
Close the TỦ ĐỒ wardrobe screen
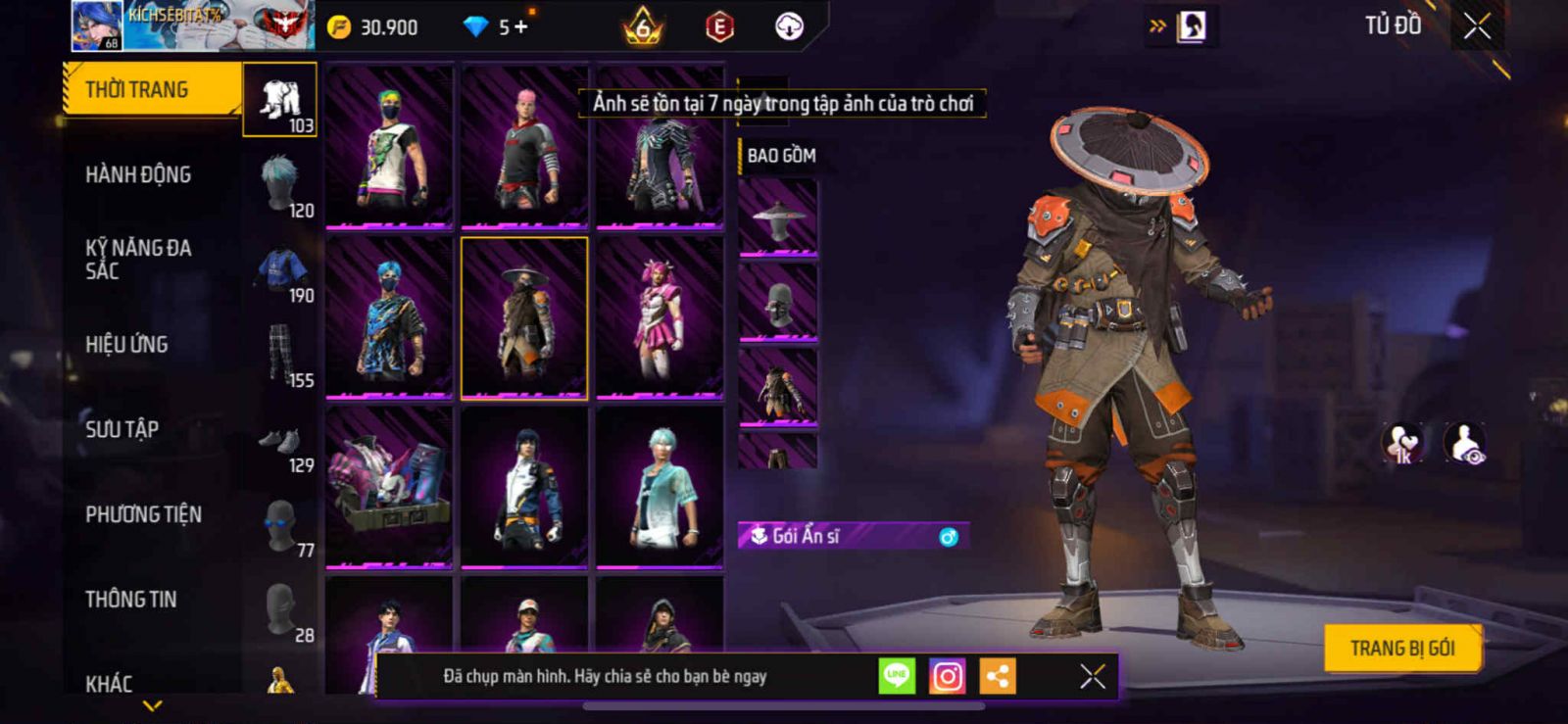click(x=1477, y=26)
